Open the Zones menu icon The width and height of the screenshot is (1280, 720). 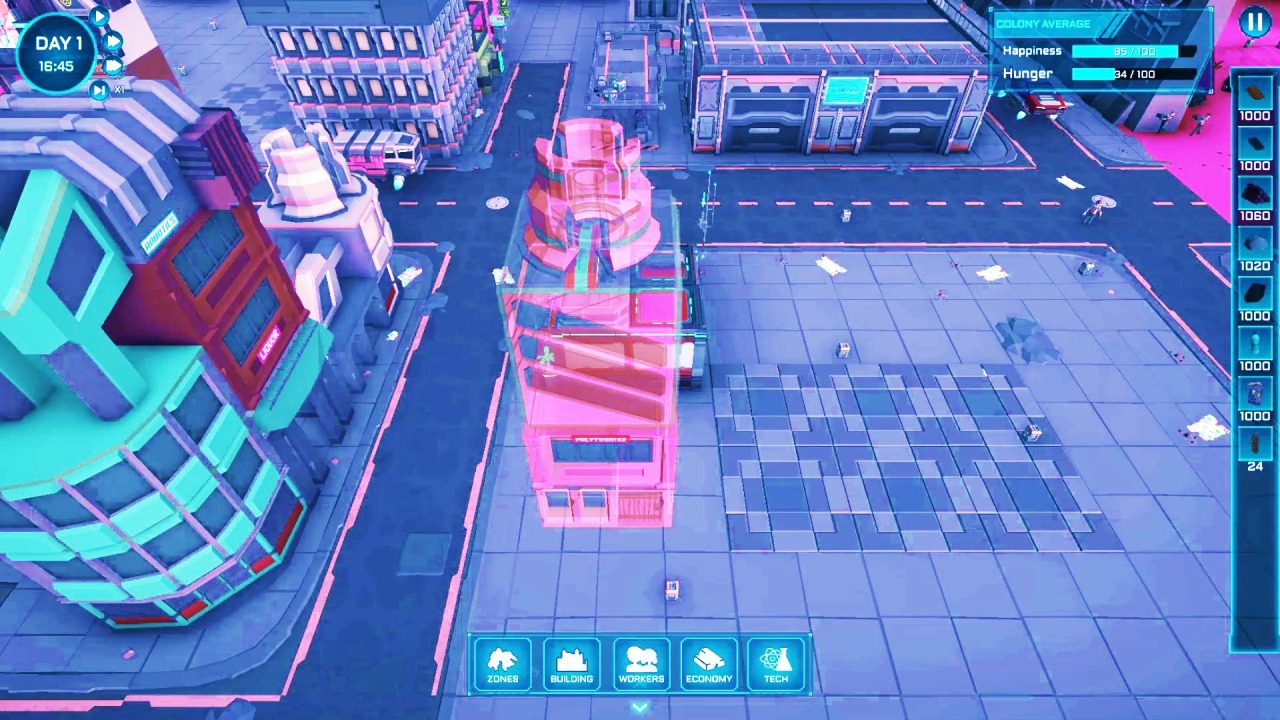[x=502, y=662]
